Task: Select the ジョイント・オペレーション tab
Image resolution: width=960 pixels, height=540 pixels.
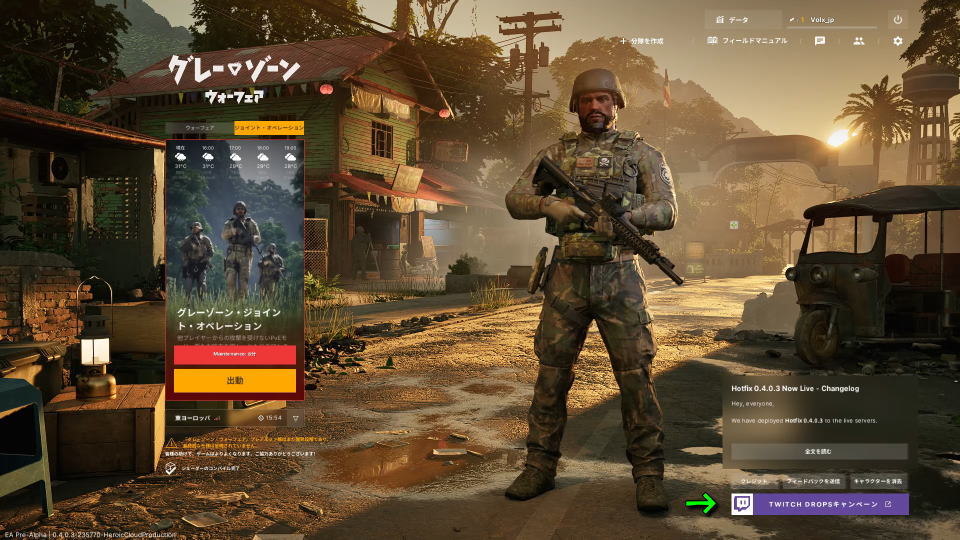Action: pos(269,128)
